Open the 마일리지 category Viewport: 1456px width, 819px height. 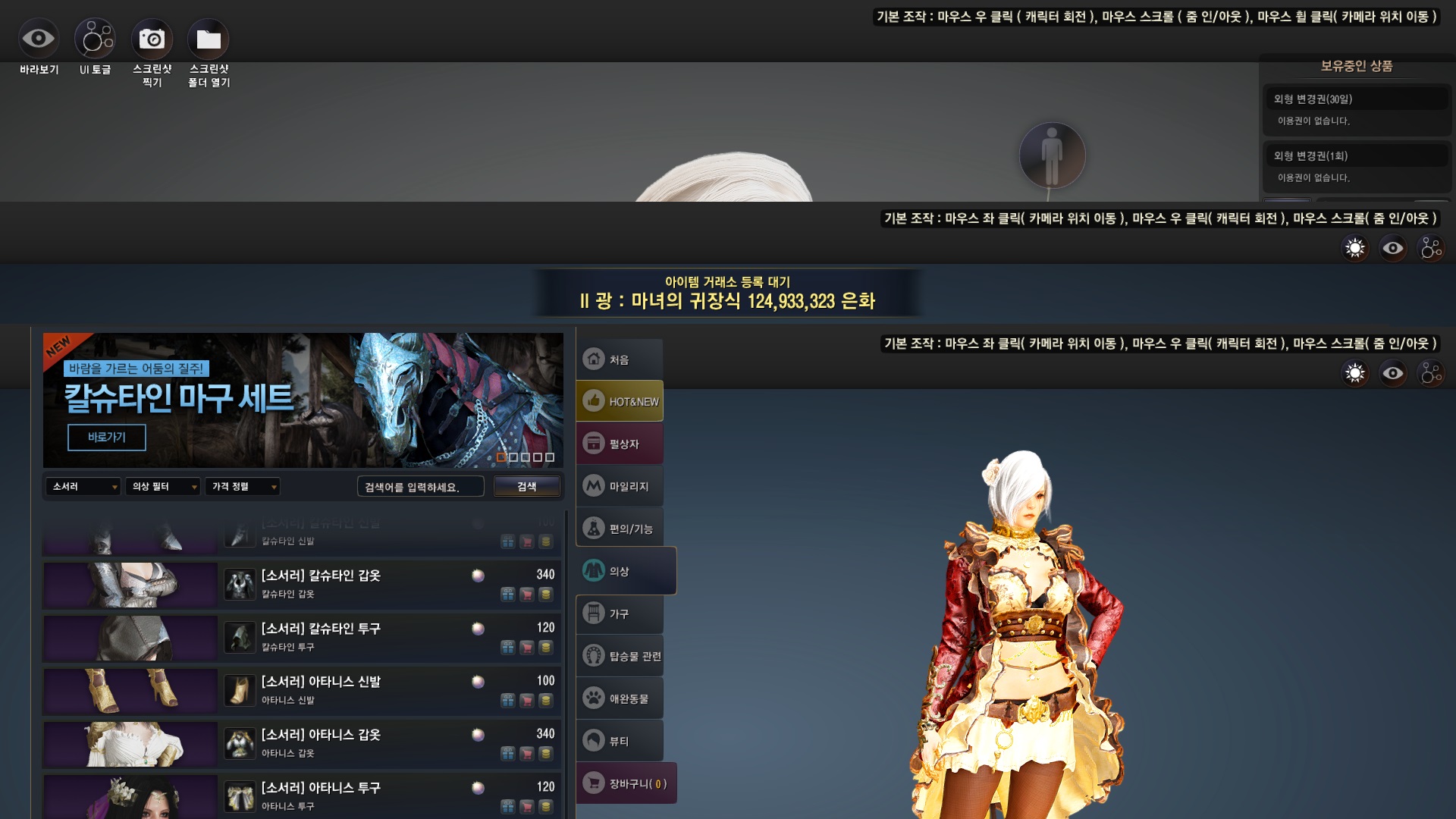click(x=620, y=487)
